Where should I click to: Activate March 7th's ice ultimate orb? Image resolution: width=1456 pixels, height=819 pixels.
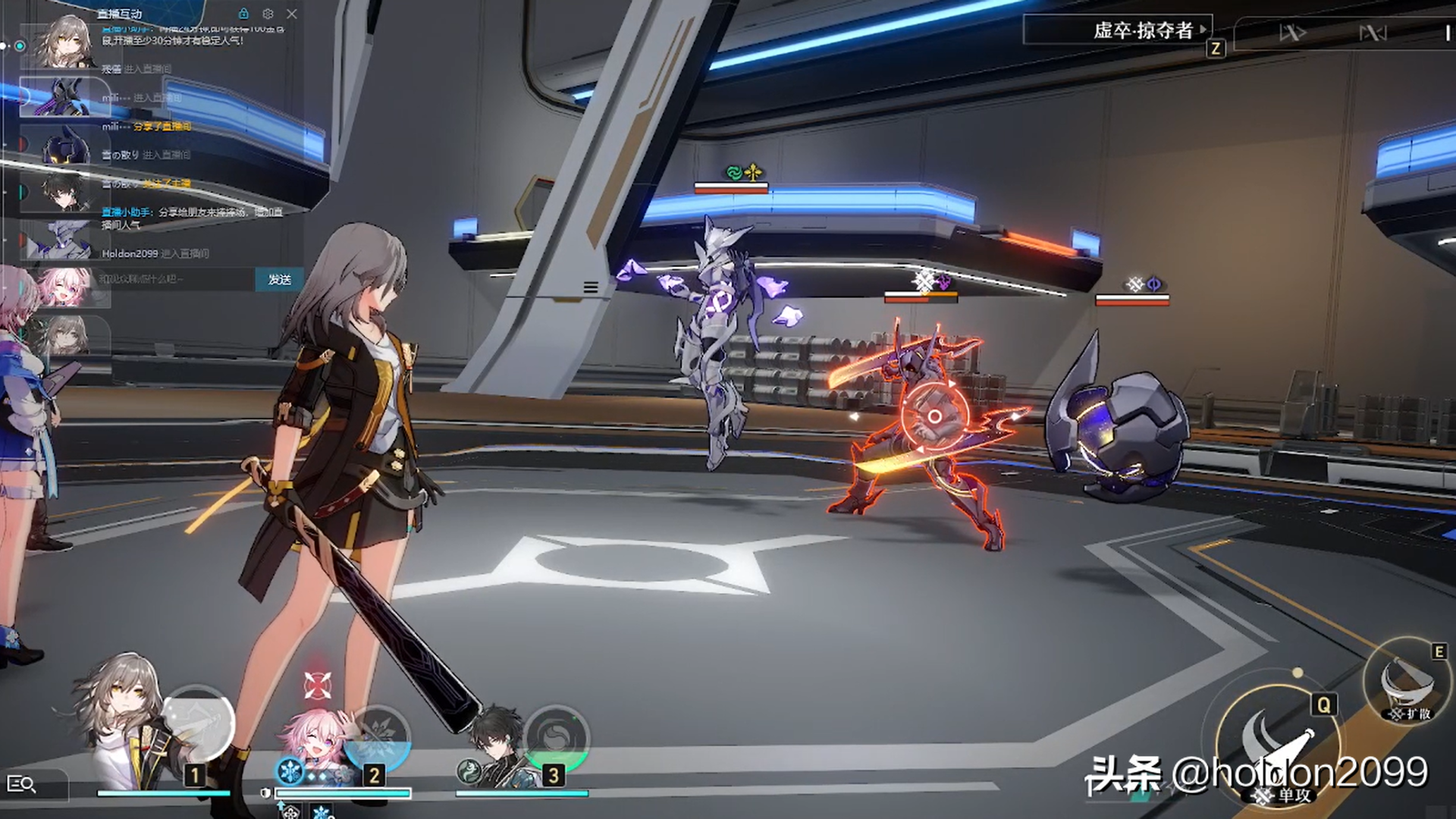tap(378, 736)
